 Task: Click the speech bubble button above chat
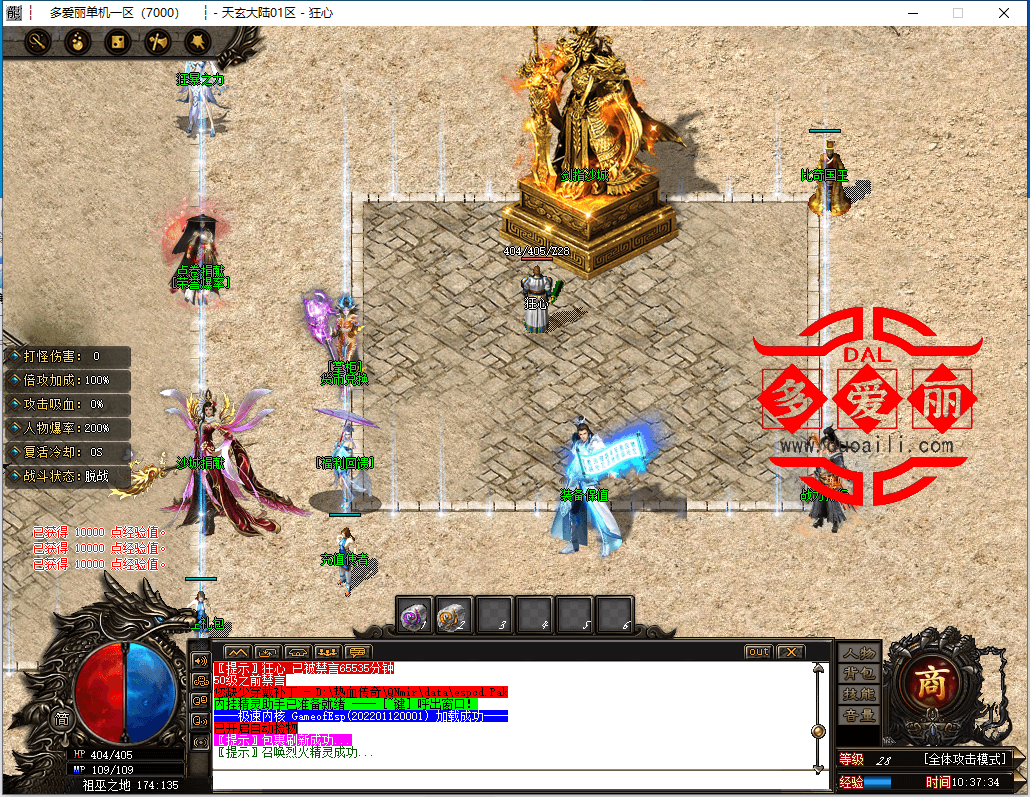357,652
